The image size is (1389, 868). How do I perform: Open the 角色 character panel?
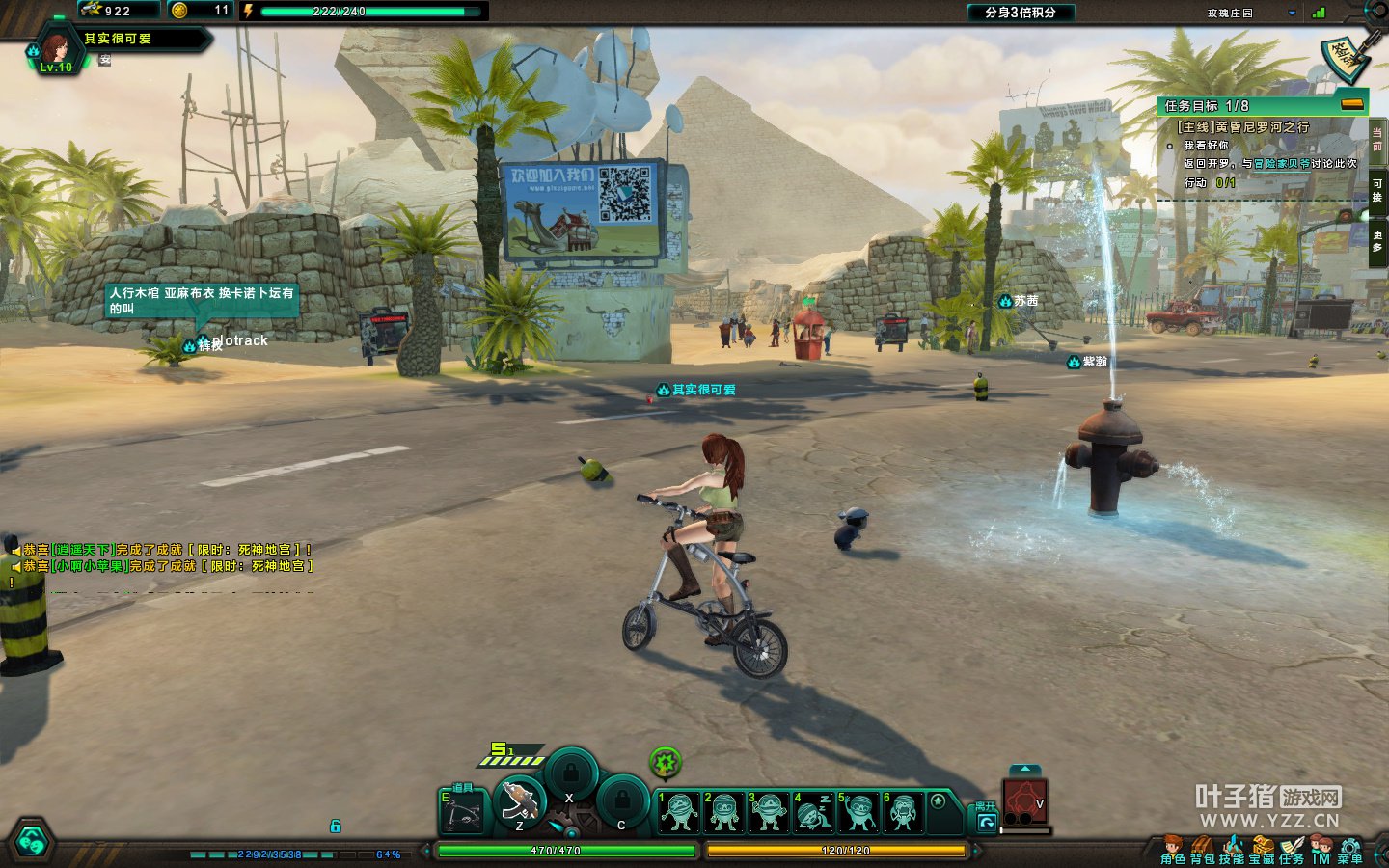click(1173, 850)
